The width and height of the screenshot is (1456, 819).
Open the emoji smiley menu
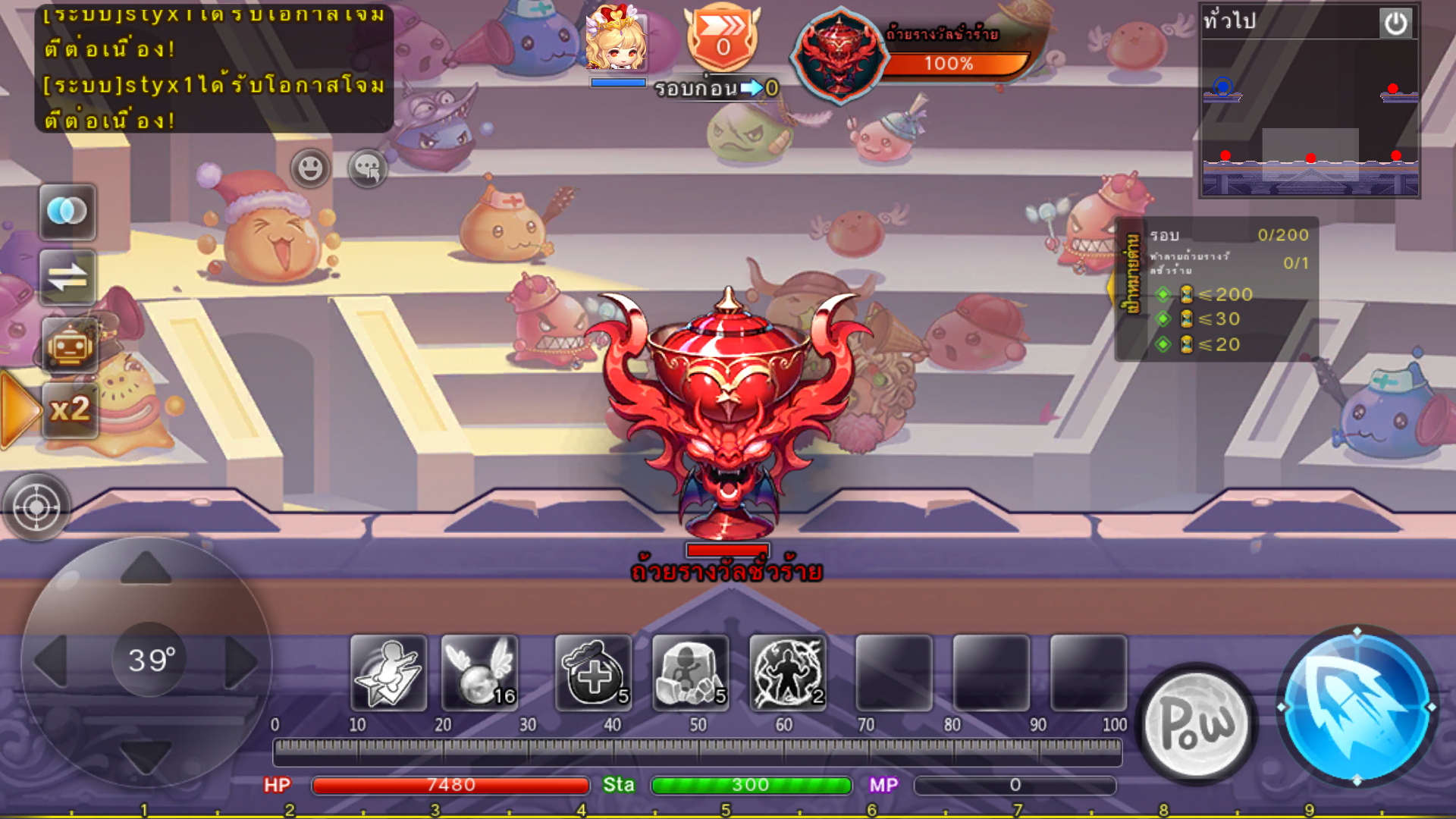(310, 168)
